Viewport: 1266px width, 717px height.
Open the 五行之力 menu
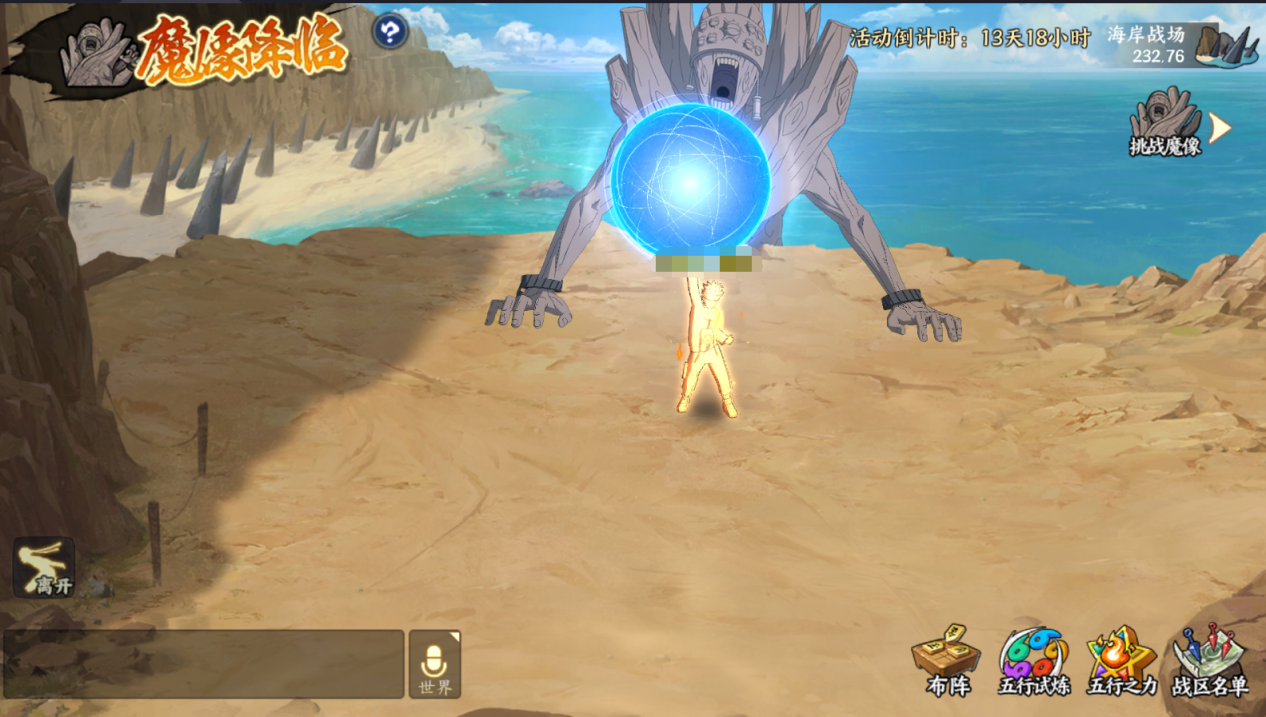pyautogui.click(x=1122, y=660)
